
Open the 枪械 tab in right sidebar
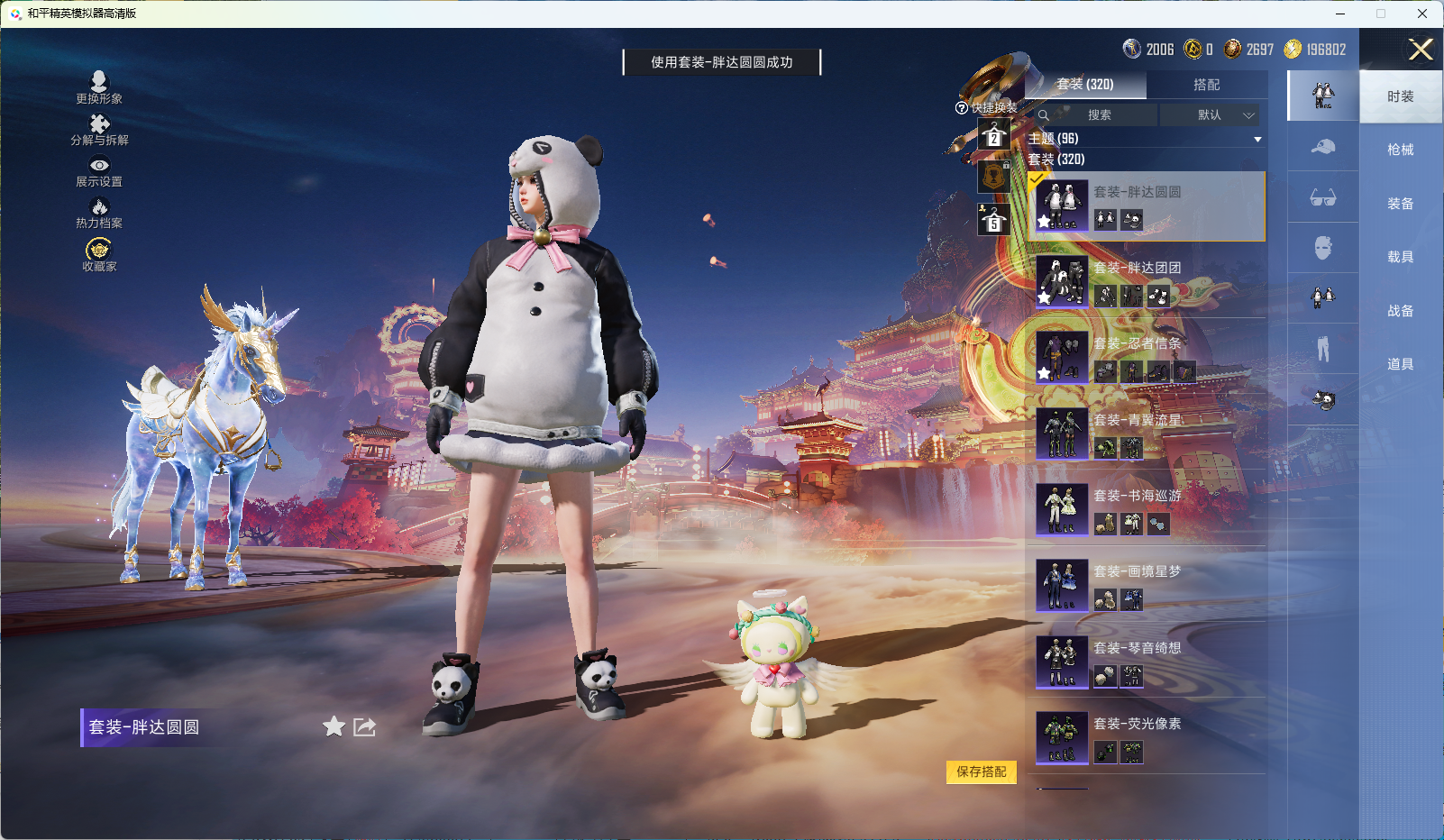click(x=1401, y=149)
